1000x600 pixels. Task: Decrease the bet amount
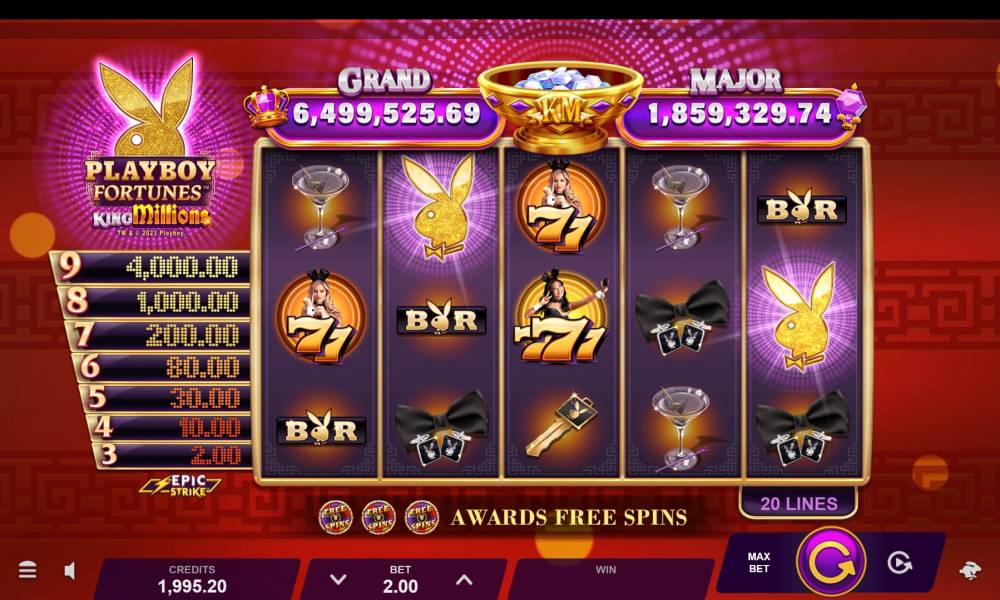338,579
